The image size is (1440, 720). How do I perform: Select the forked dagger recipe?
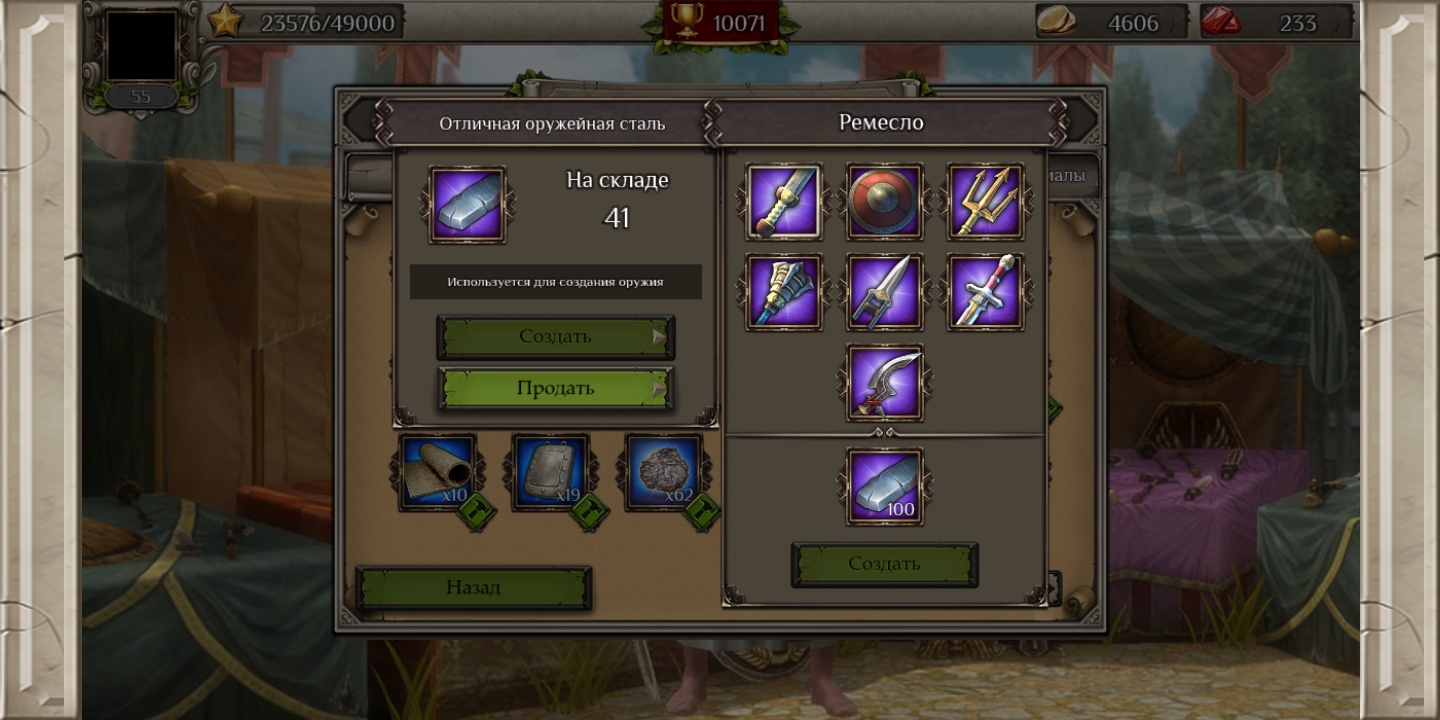(884, 292)
